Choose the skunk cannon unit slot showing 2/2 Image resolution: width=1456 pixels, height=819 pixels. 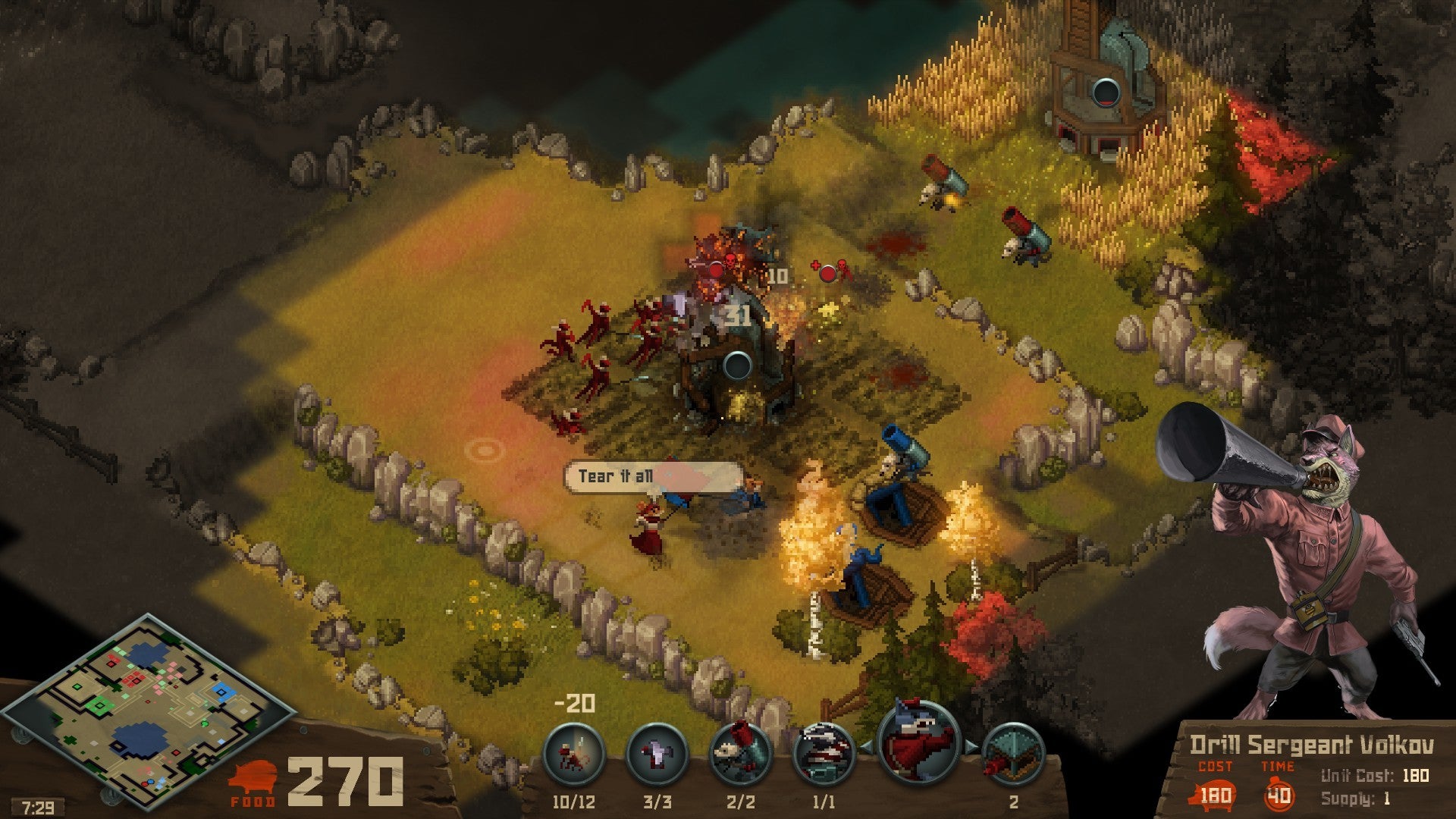click(x=740, y=755)
